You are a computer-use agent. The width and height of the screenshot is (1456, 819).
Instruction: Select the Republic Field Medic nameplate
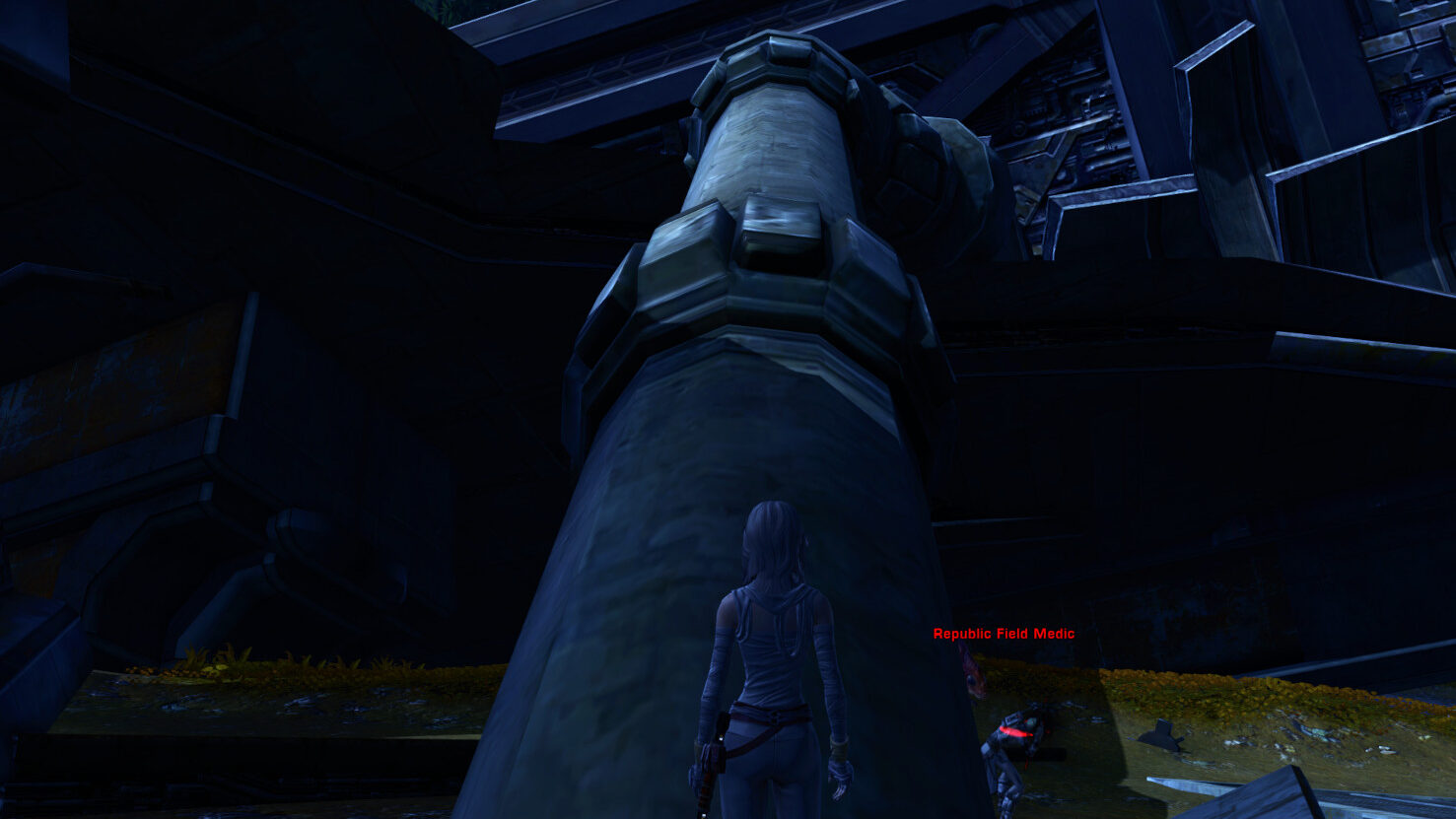click(1004, 634)
